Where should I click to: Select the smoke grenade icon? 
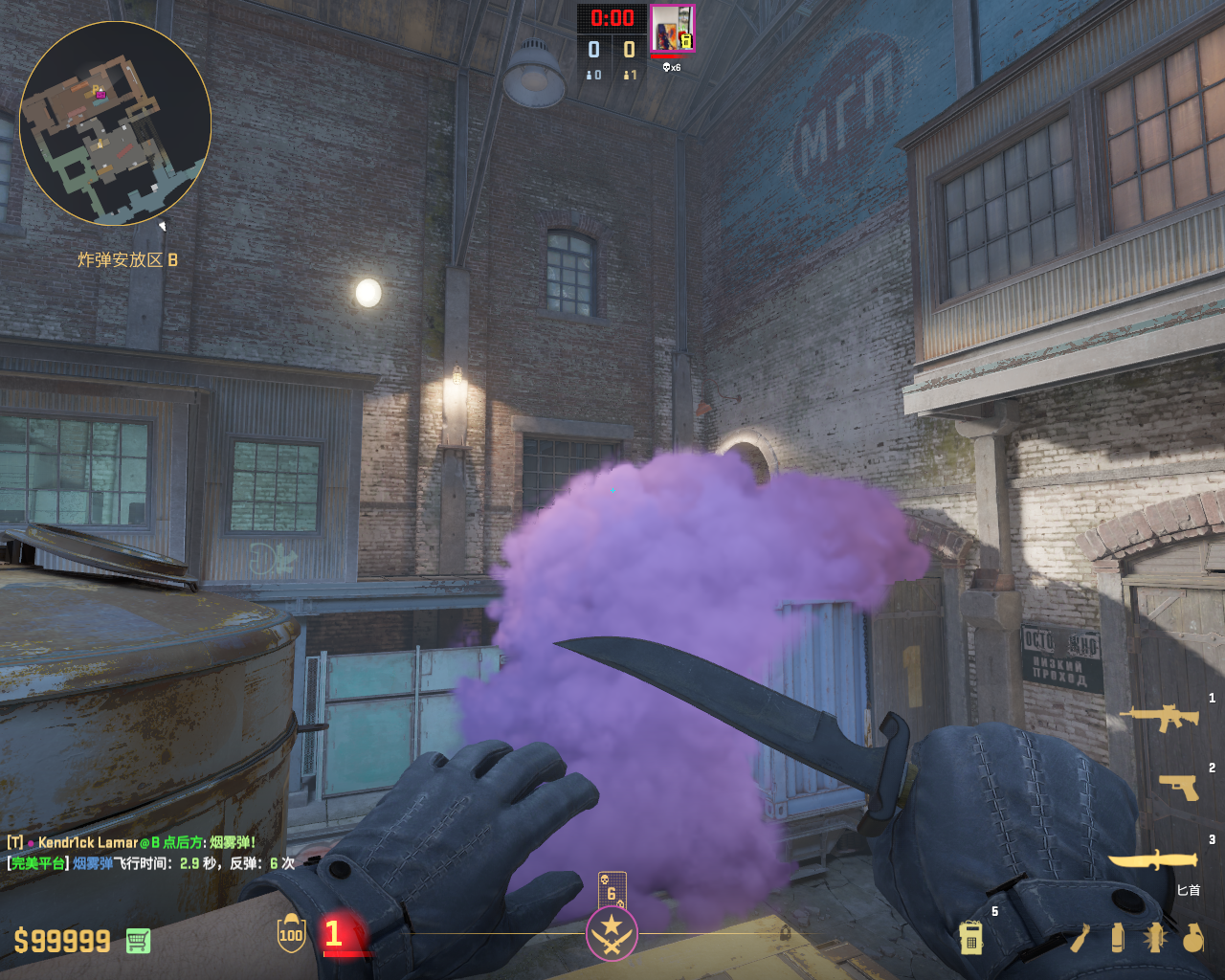pos(1118,938)
